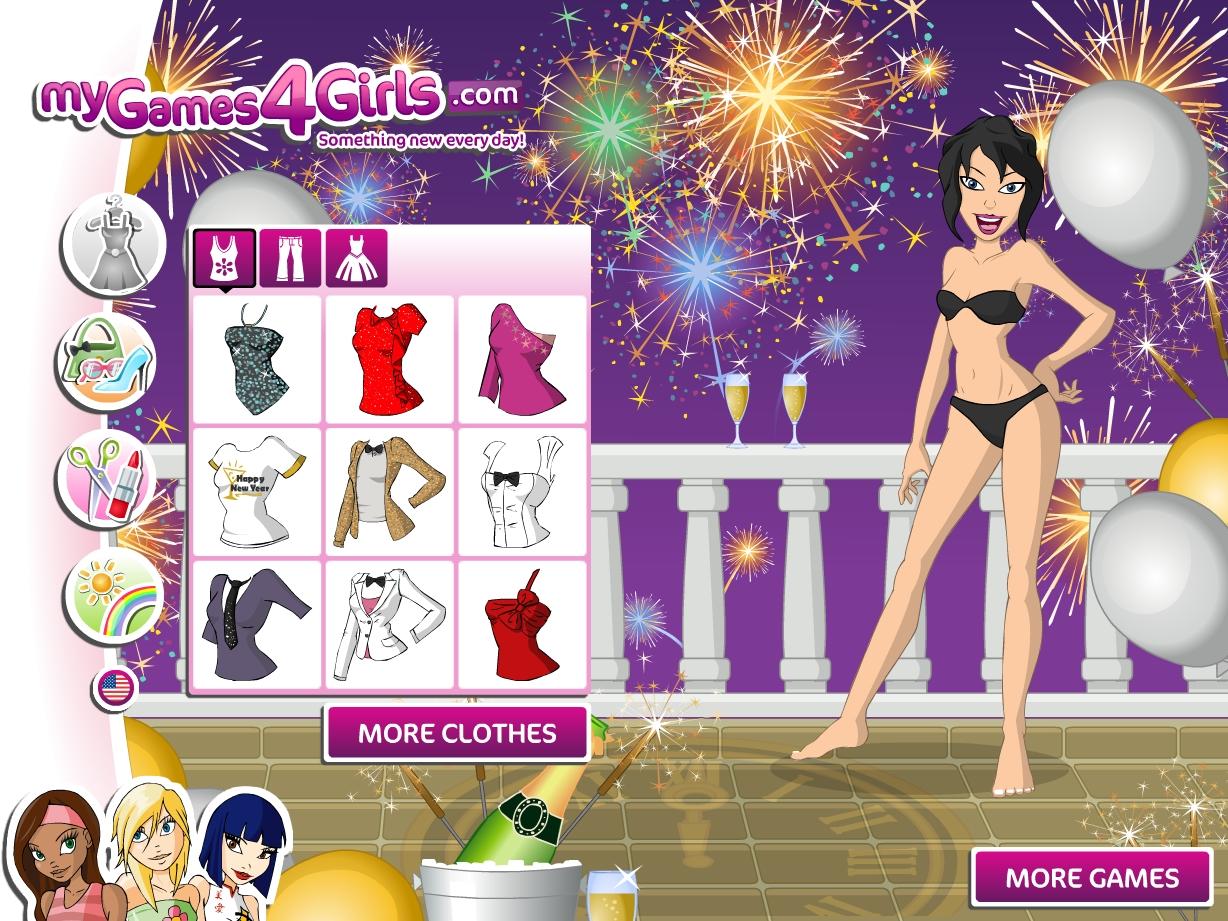
Task: Pick the gray blazer with black tie
Action: 257,625
